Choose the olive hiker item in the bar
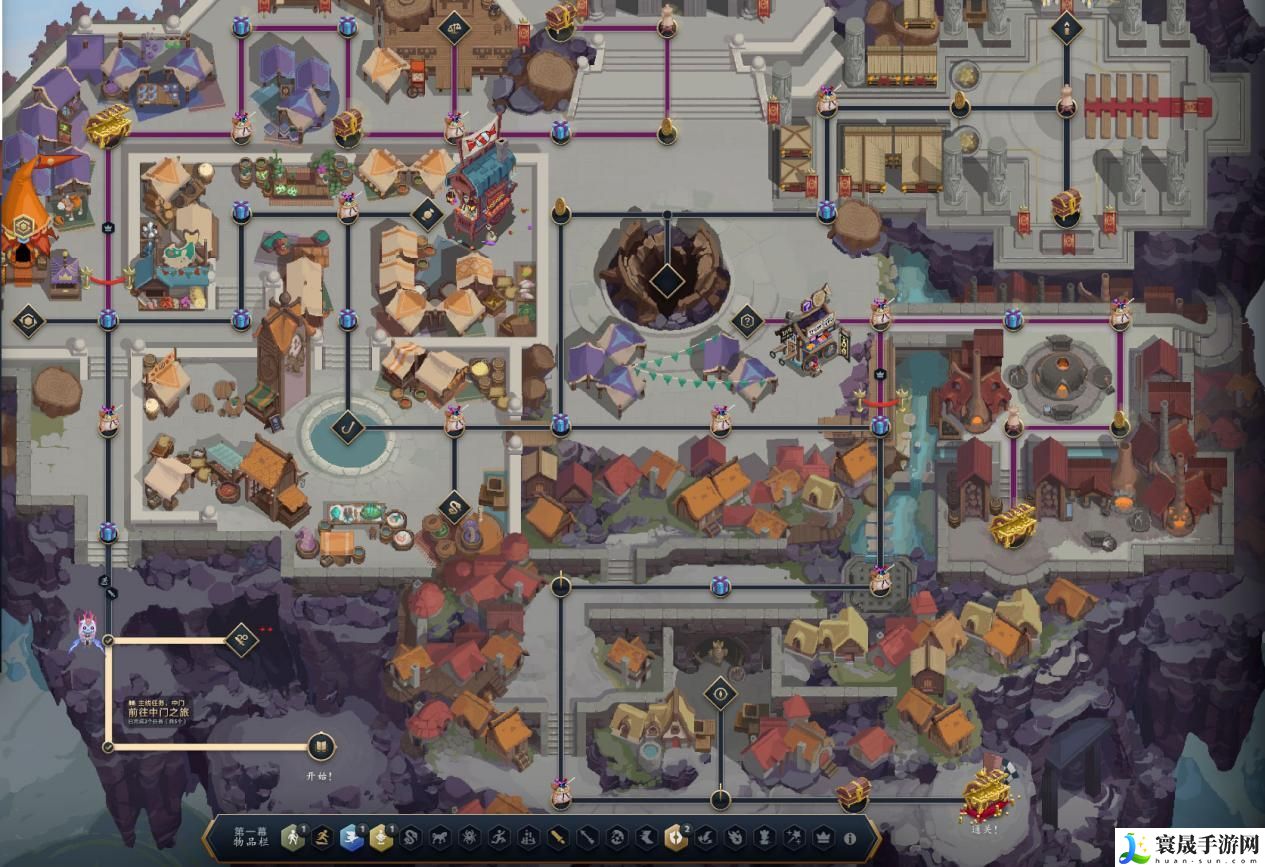Image resolution: width=1265 pixels, height=867 pixels. point(292,838)
